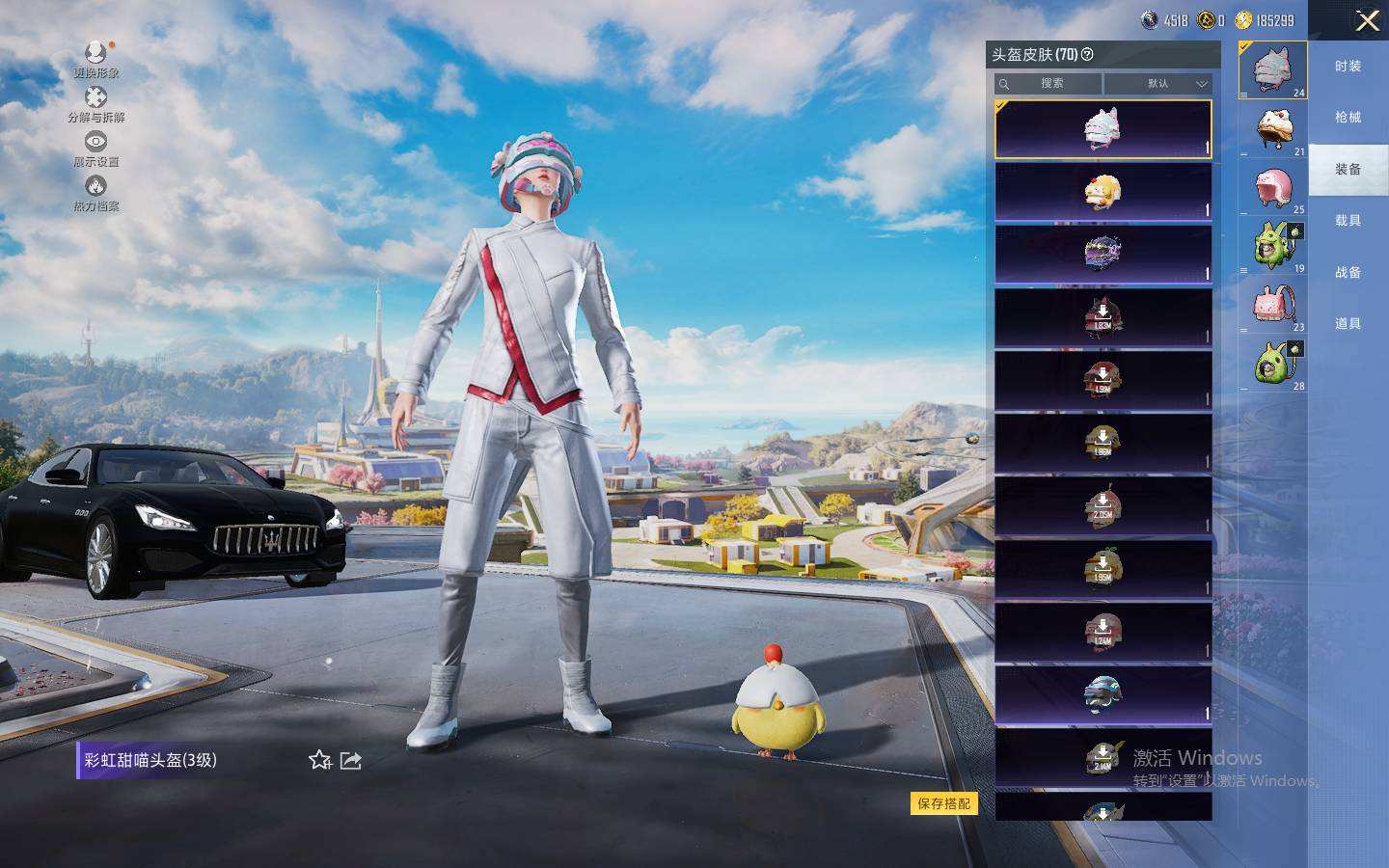Save outfit with 保存搭配 button
Screen dimensions: 1389x868
(x=943, y=803)
